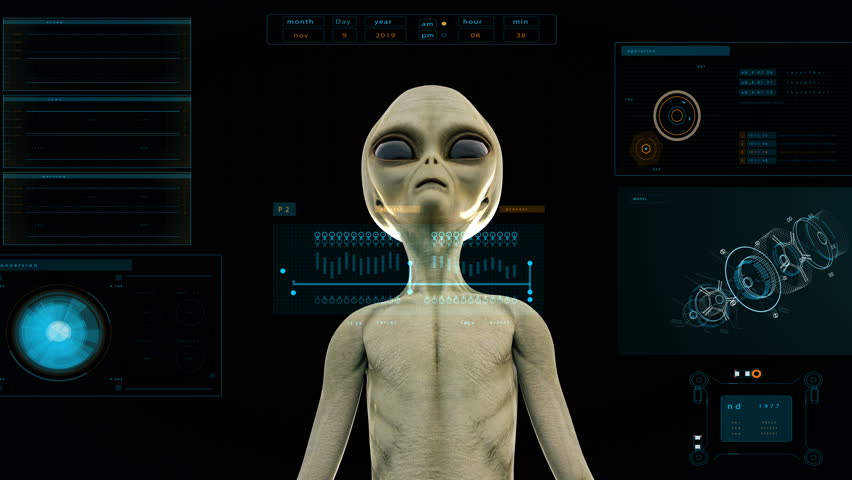Click the hour field showing 08

(475, 35)
